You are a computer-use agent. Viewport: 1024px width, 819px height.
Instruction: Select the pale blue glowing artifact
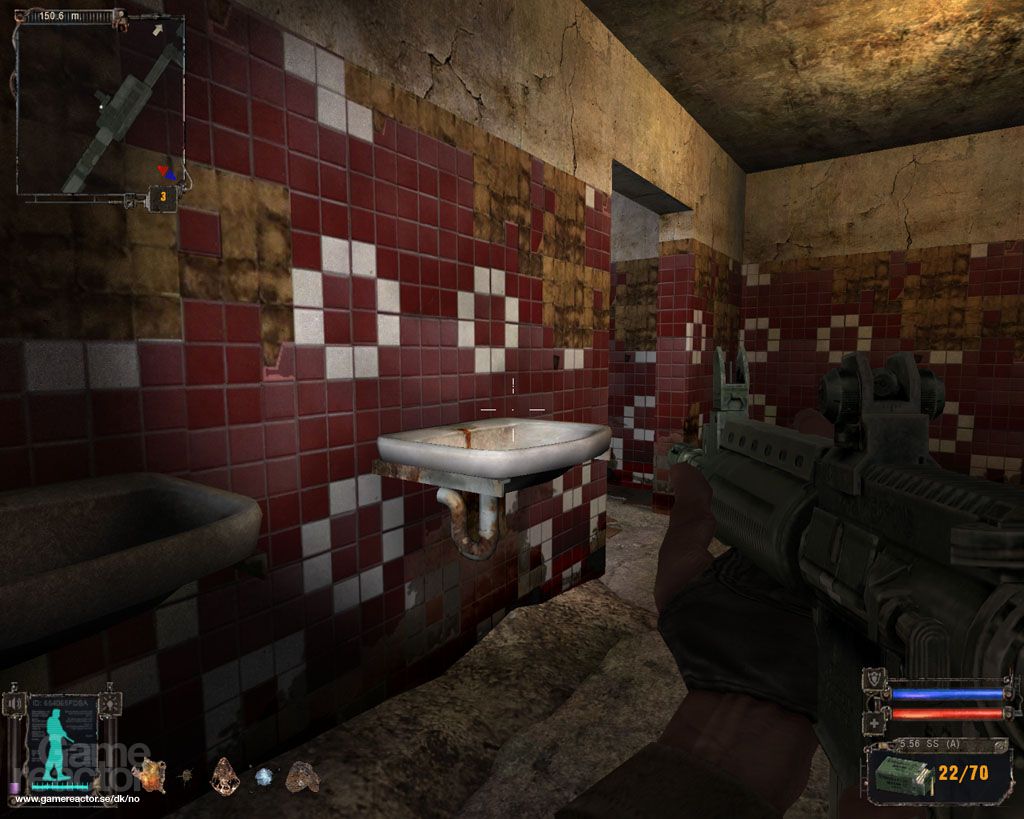[x=264, y=775]
